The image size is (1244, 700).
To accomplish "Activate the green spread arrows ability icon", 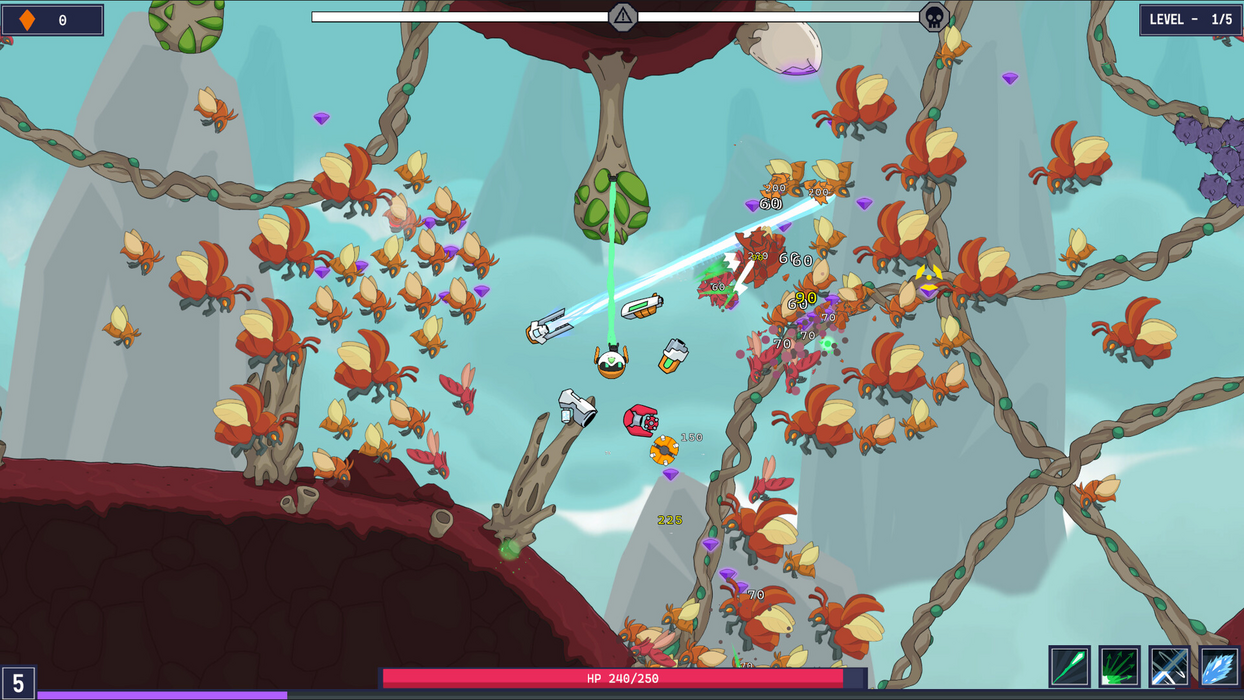I will (x=1119, y=666).
